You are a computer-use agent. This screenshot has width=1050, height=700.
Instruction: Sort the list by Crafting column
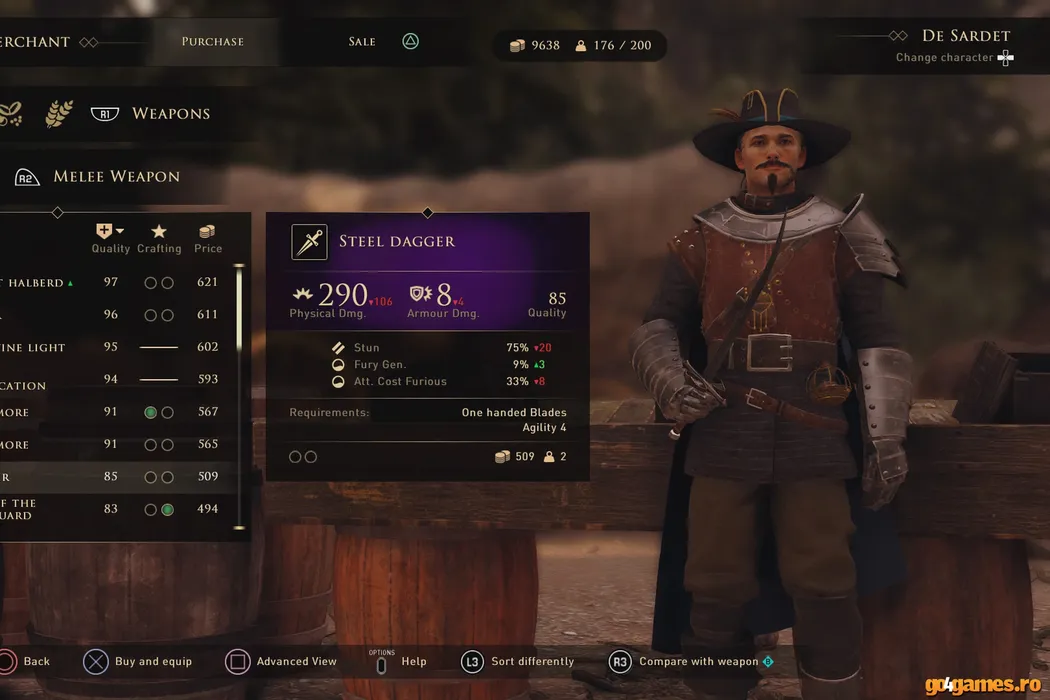[159, 239]
